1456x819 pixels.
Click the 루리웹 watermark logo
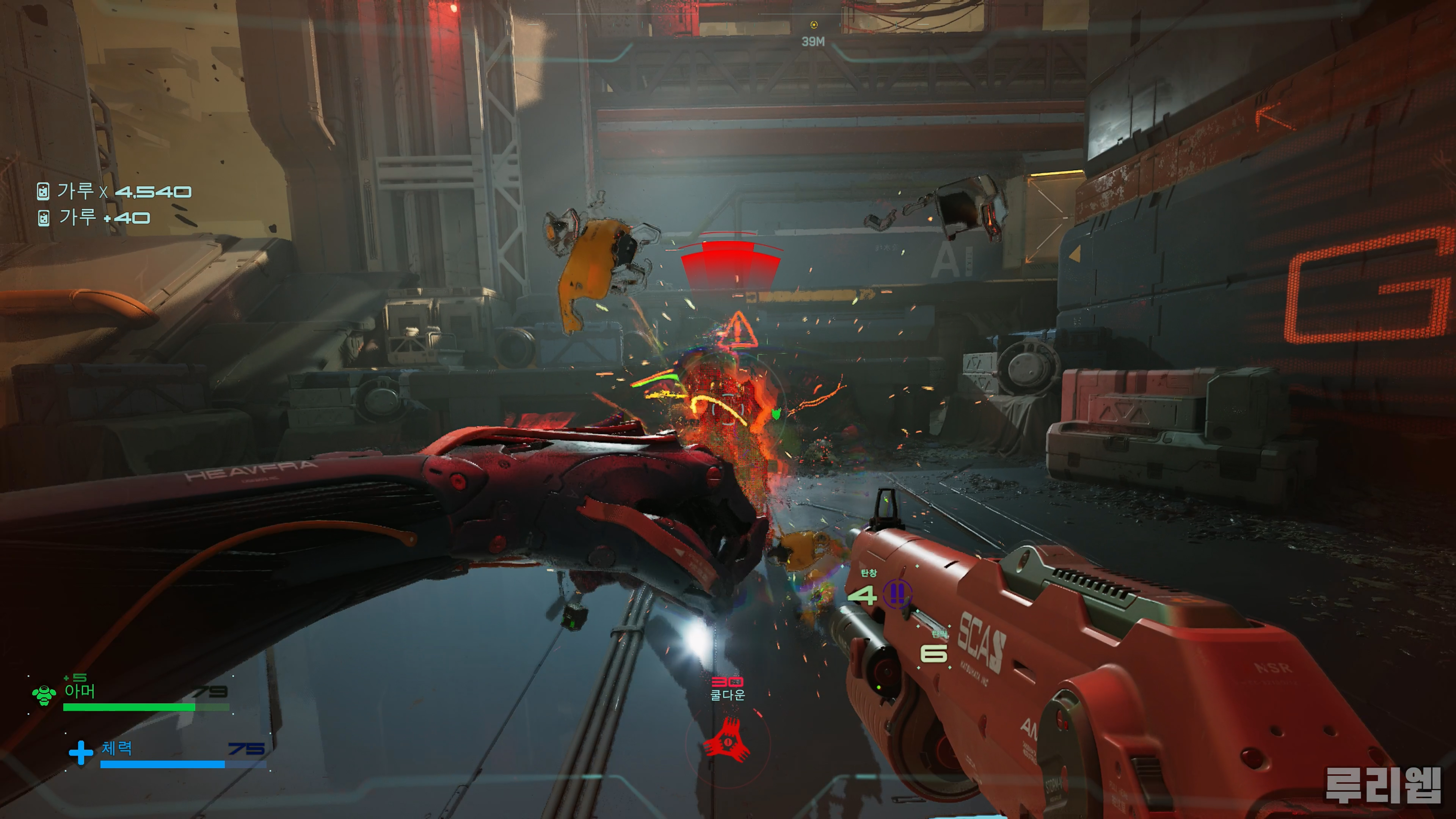pos(1382,785)
